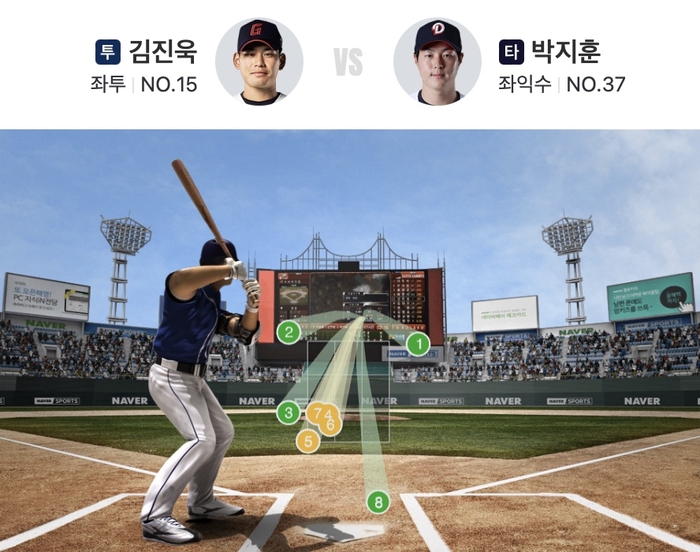Select yellow pitch marker number 5
This screenshot has height=552, width=700.
(307, 440)
